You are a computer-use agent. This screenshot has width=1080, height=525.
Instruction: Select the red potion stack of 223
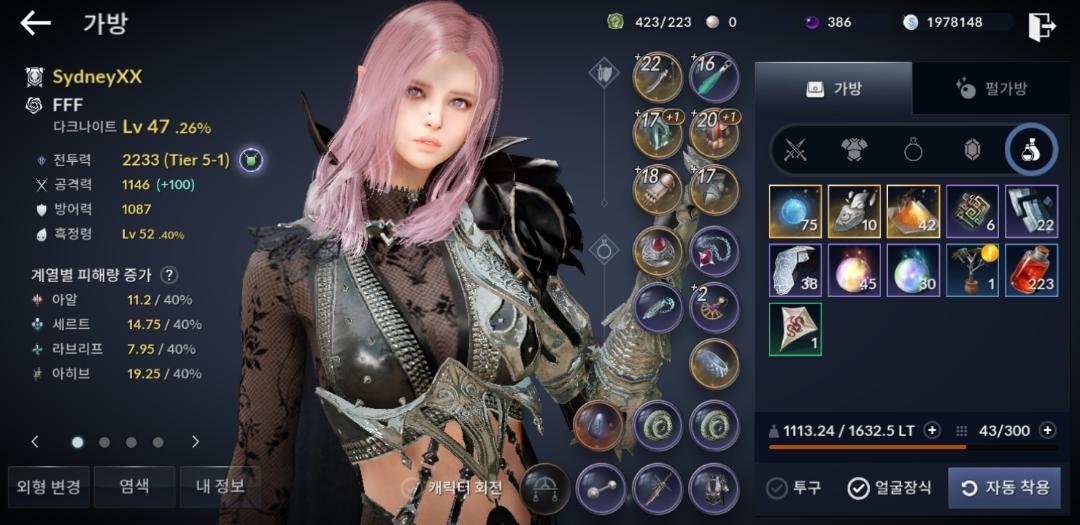point(1031,270)
